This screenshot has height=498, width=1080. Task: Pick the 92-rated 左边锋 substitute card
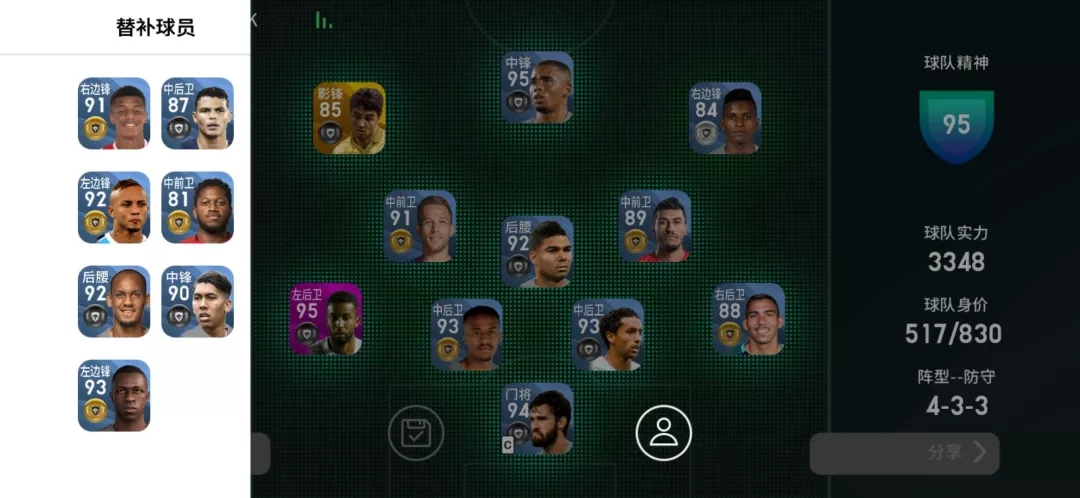[x=114, y=208]
